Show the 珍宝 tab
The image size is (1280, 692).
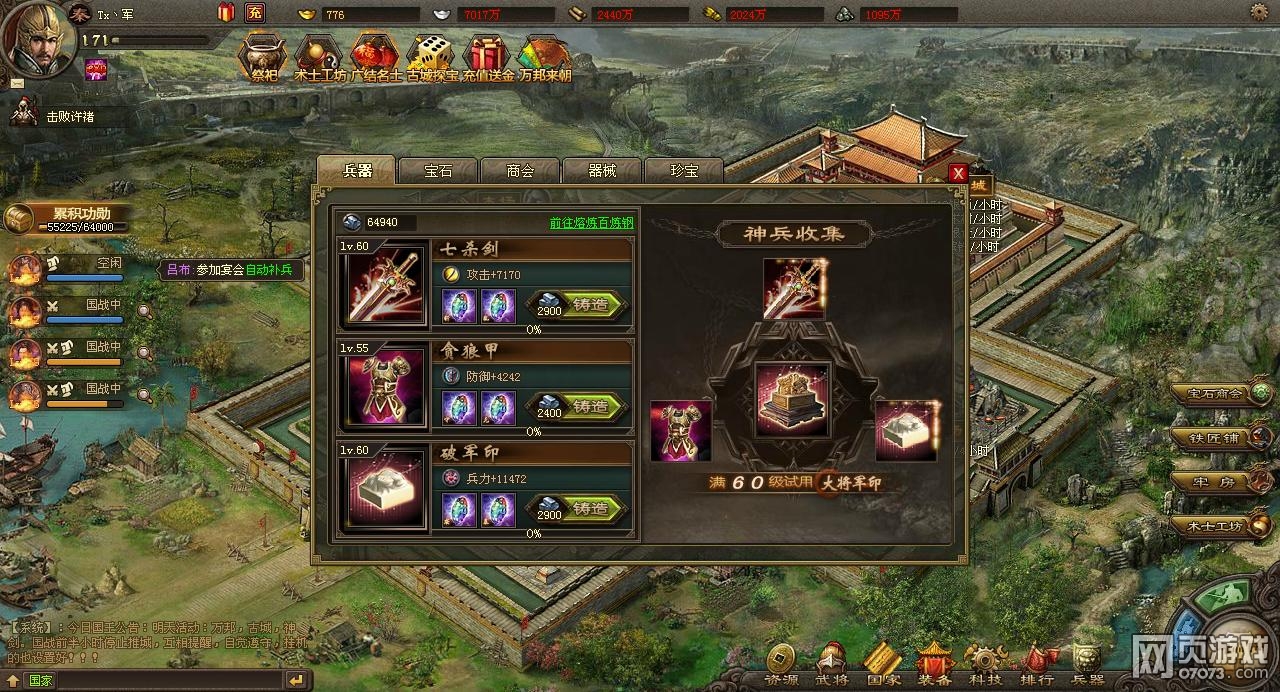click(684, 171)
